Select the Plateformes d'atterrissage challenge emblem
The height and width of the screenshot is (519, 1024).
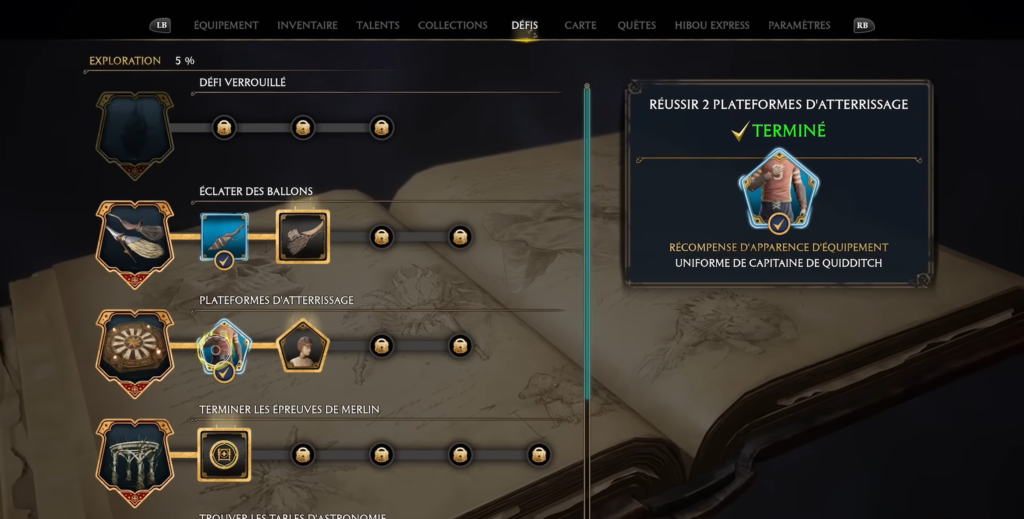[x=134, y=350]
